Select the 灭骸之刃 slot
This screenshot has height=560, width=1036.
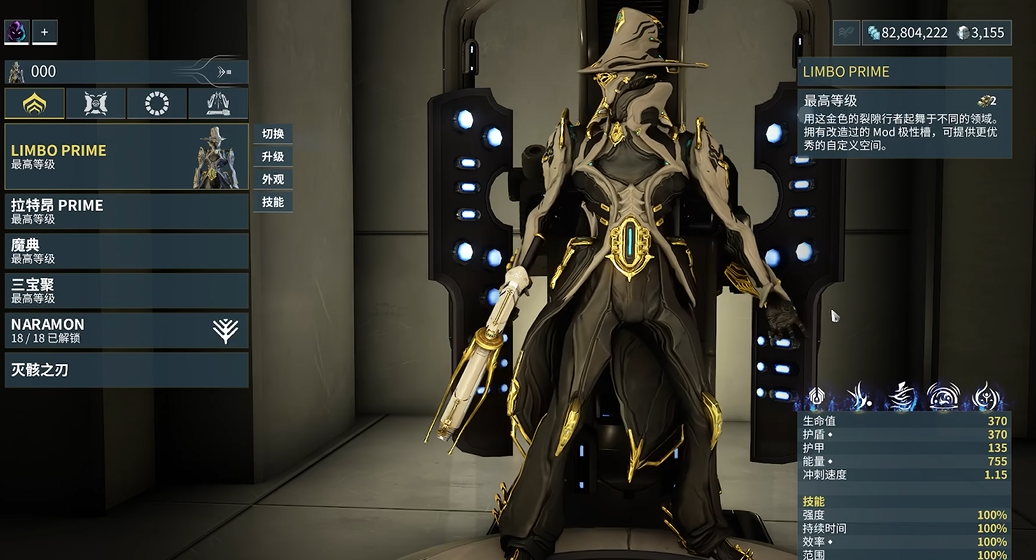(x=126, y=370)
